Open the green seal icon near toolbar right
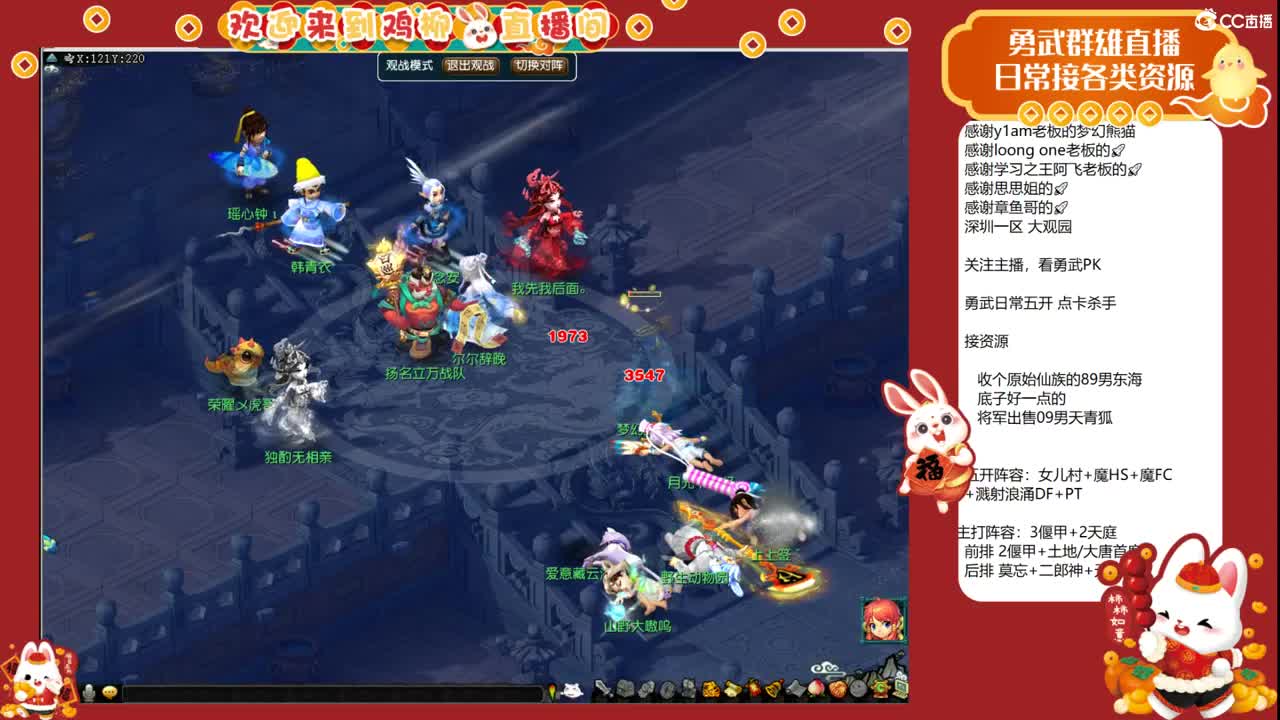 click(x=880, y=690)
